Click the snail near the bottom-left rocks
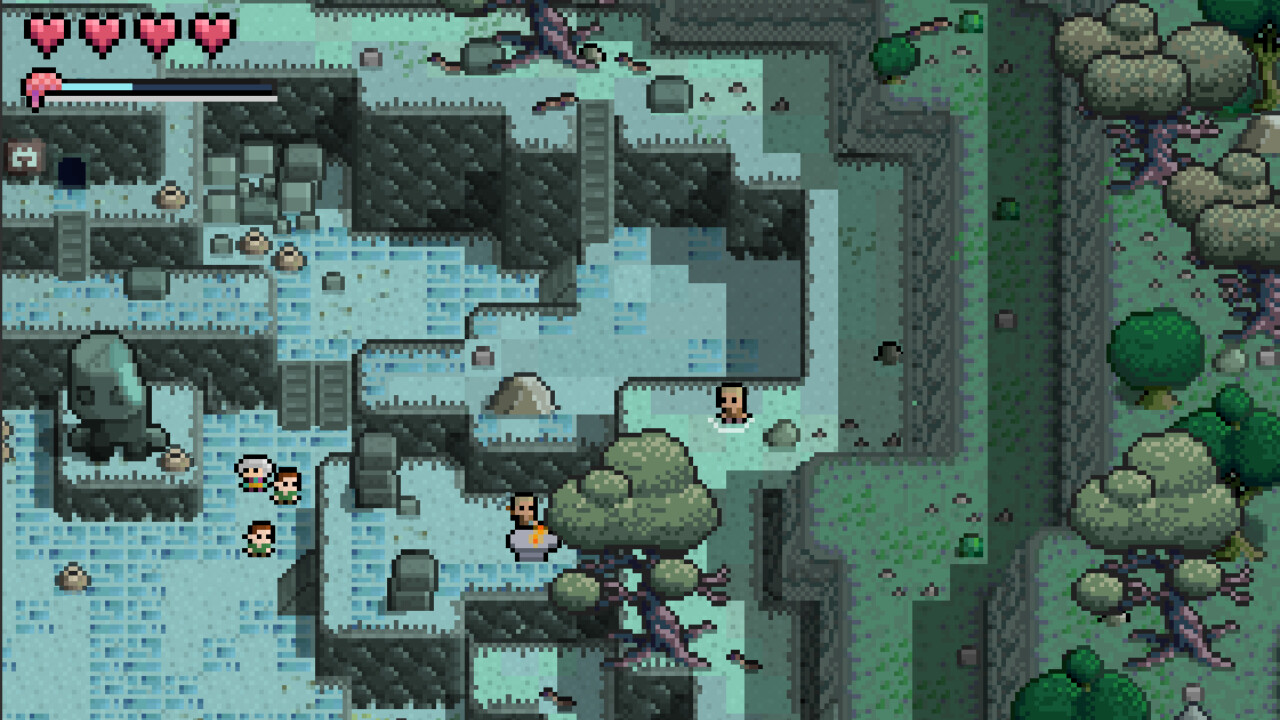The height and width of the screenshot is (720, 1280). (72, 578)
